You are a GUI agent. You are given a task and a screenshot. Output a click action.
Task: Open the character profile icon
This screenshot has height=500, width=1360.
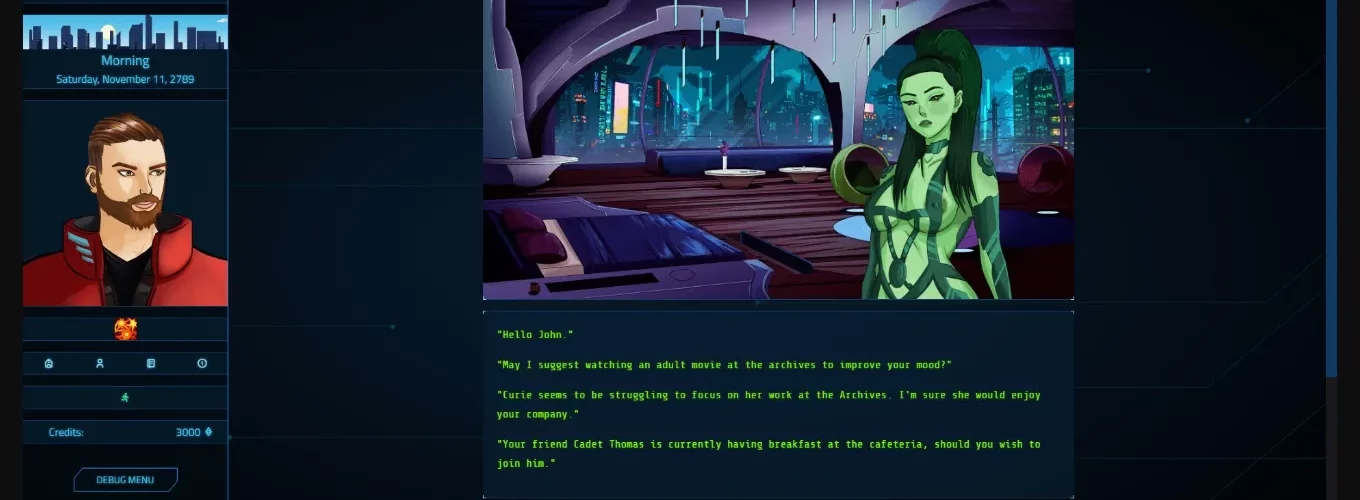coord(100,363)
